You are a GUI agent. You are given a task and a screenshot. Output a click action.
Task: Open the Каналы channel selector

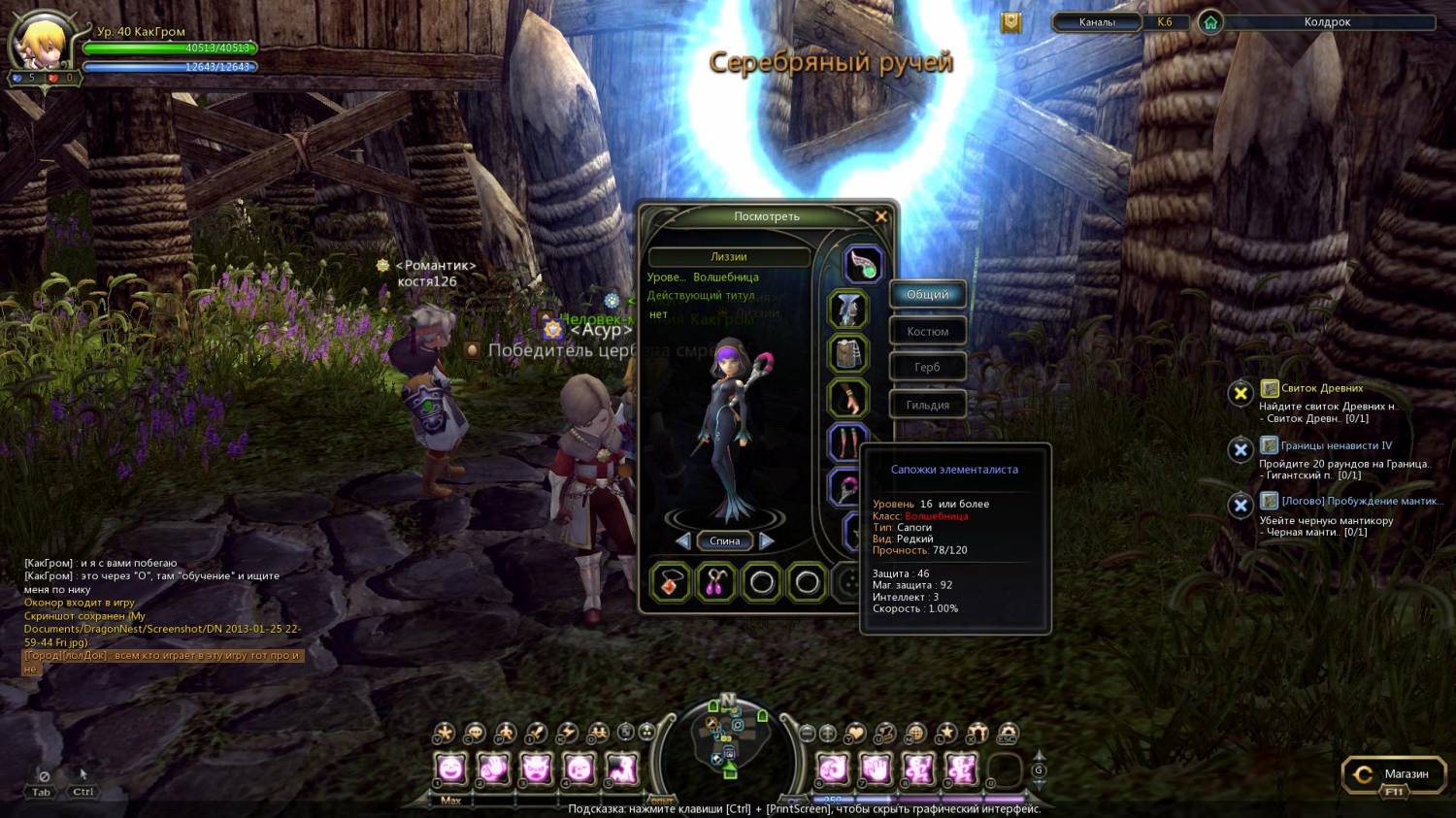tap(1097, 22)
